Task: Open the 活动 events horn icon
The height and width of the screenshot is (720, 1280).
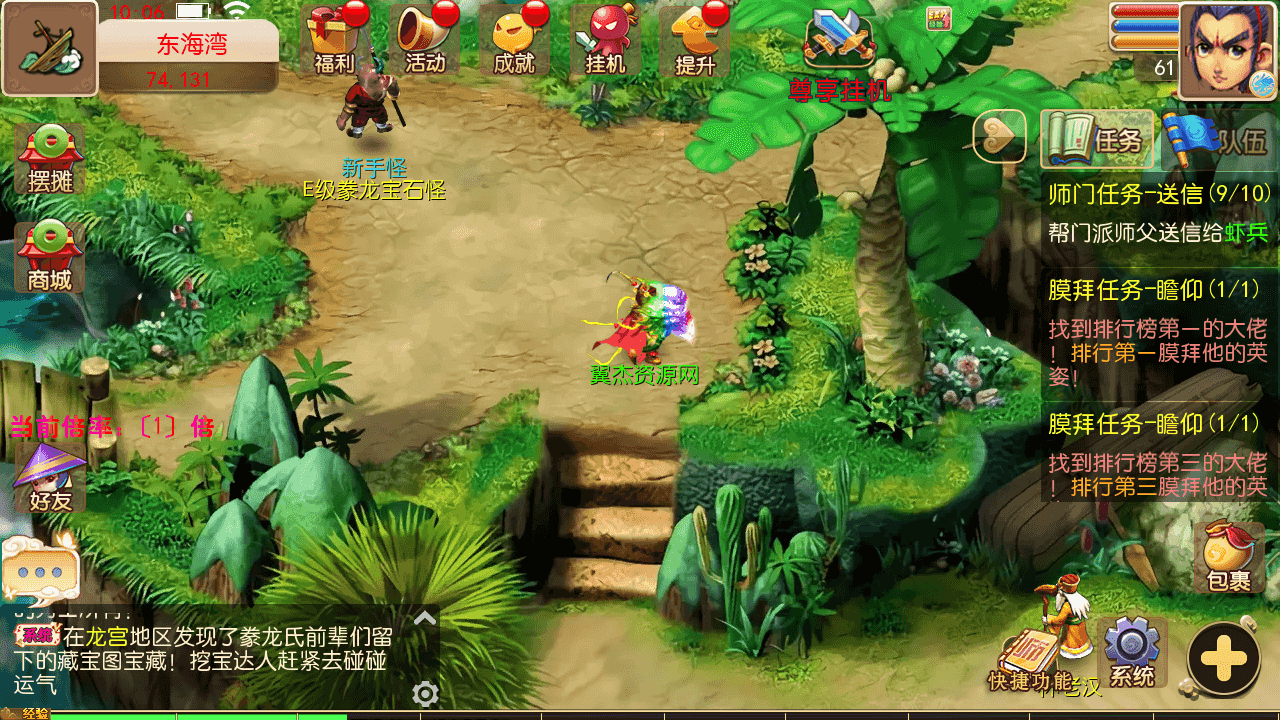Action: (x=424, y=40)
